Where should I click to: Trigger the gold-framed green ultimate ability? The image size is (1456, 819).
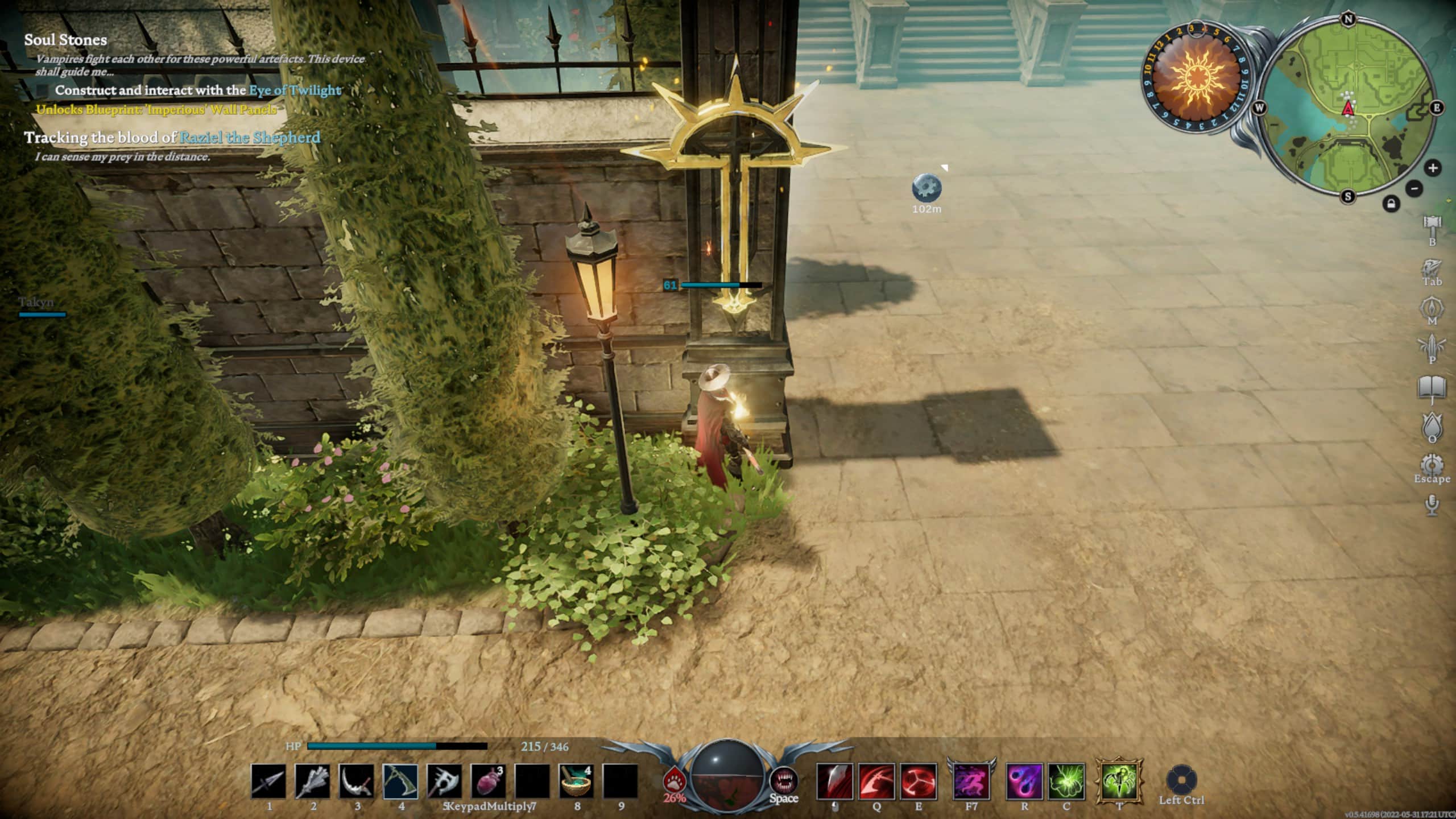[1119, 781]
